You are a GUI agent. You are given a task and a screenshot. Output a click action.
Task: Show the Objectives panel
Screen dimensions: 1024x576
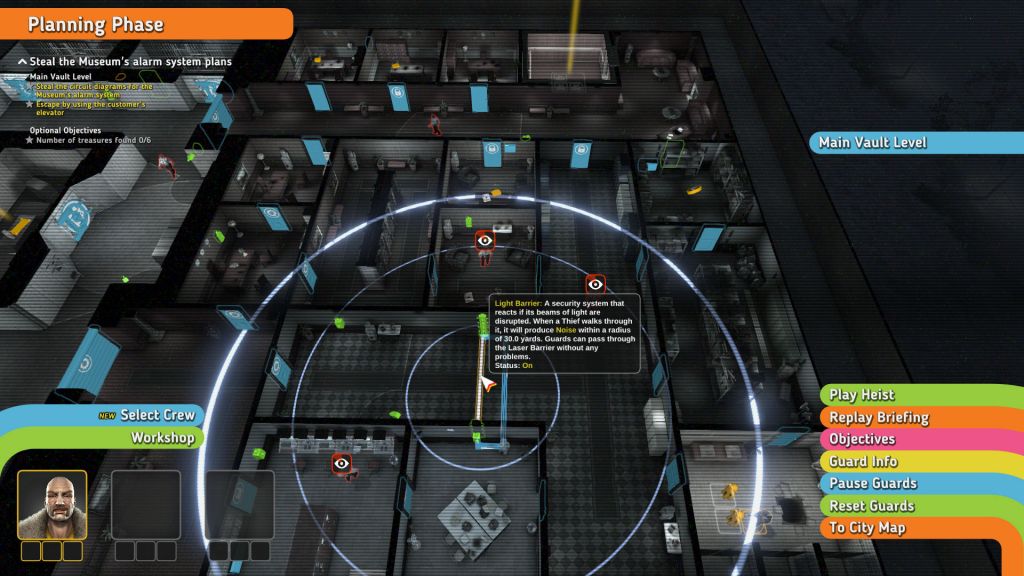pyautogui.click(x=862, y=439)
